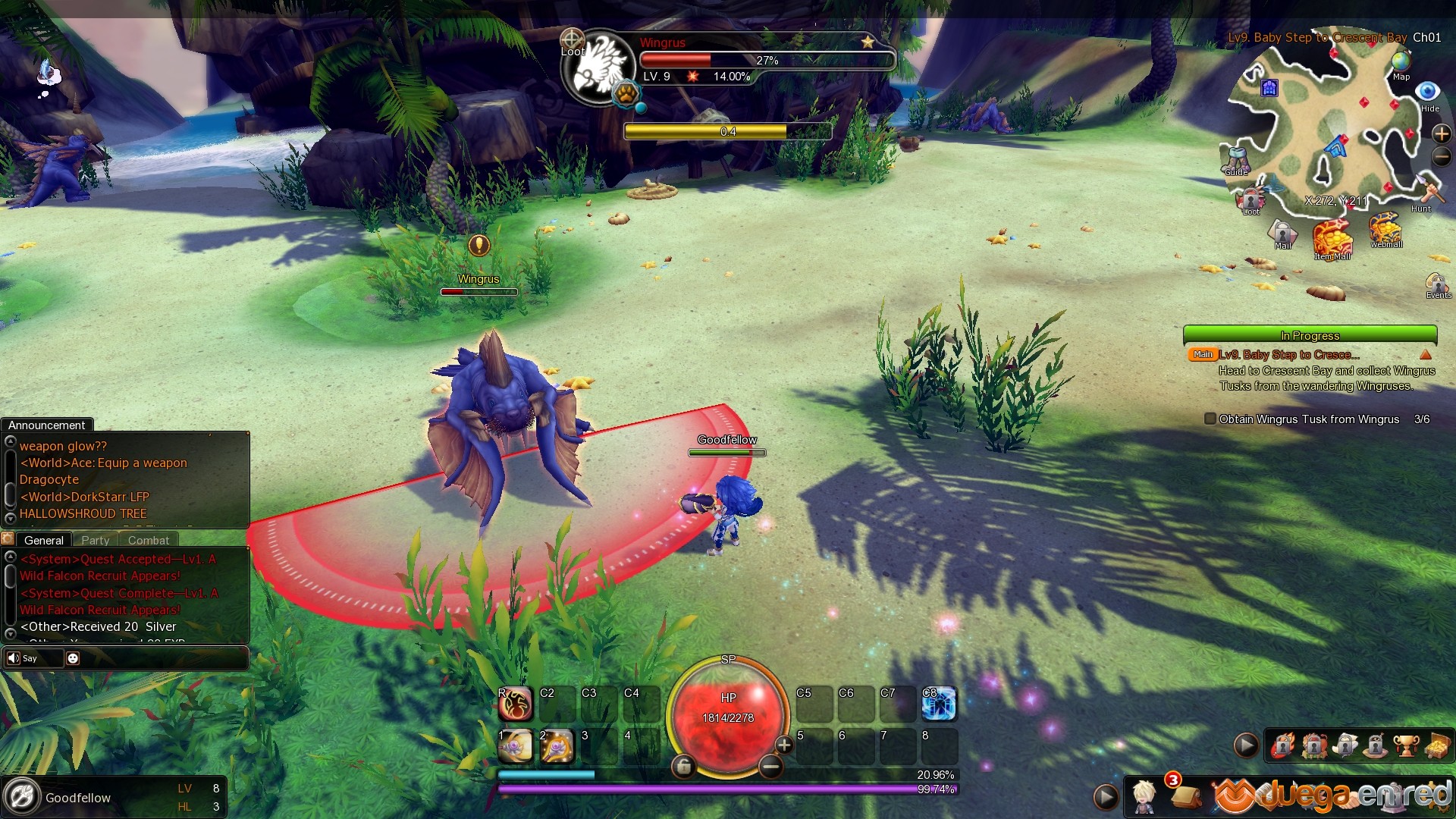Switch to the Party chat tab
Screen dimensions: 1456x819
[96, 540]
